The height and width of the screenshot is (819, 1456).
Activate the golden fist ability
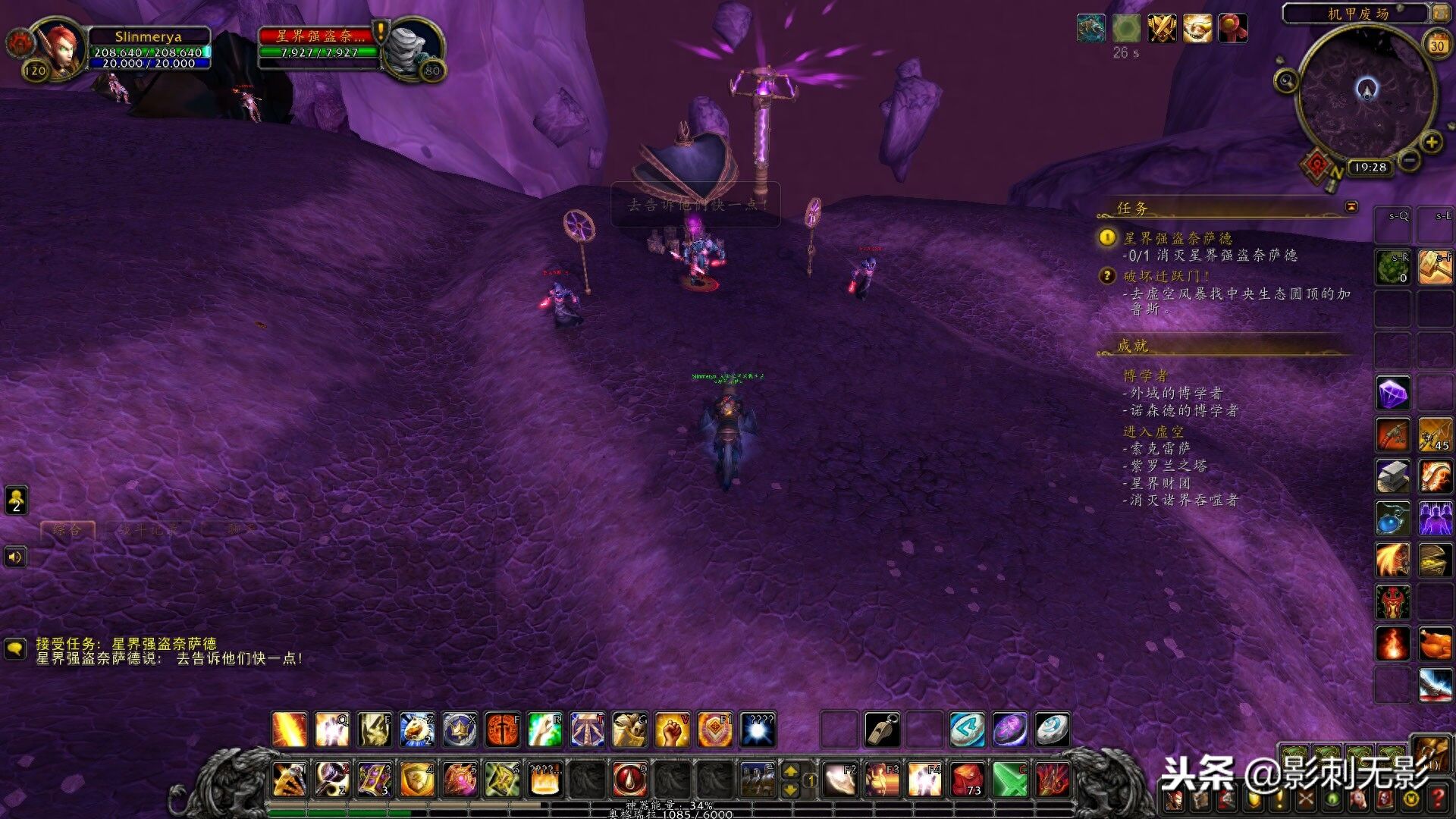tap(672, 730)
